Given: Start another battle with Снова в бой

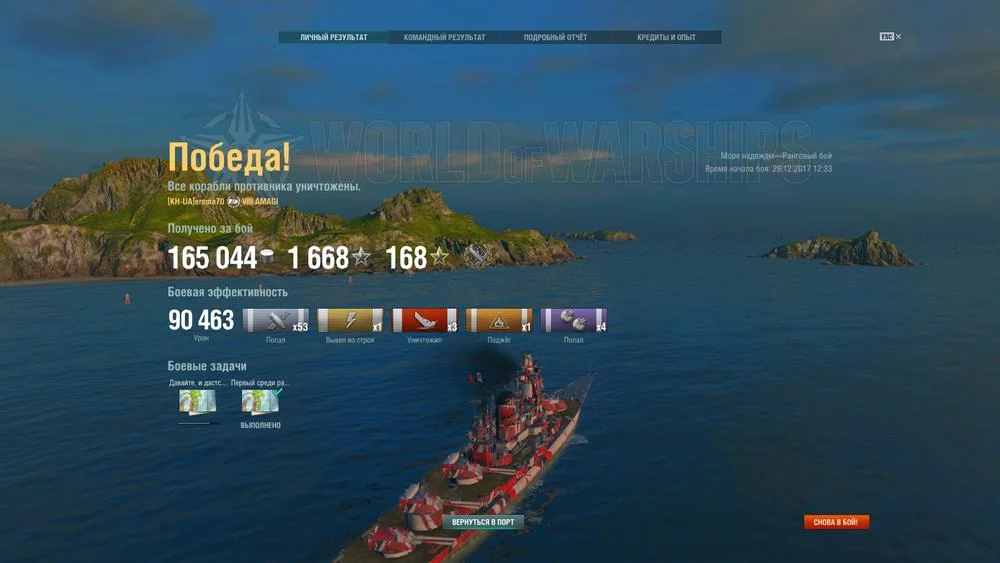Looking at the screenshot, I should point(837,522).
